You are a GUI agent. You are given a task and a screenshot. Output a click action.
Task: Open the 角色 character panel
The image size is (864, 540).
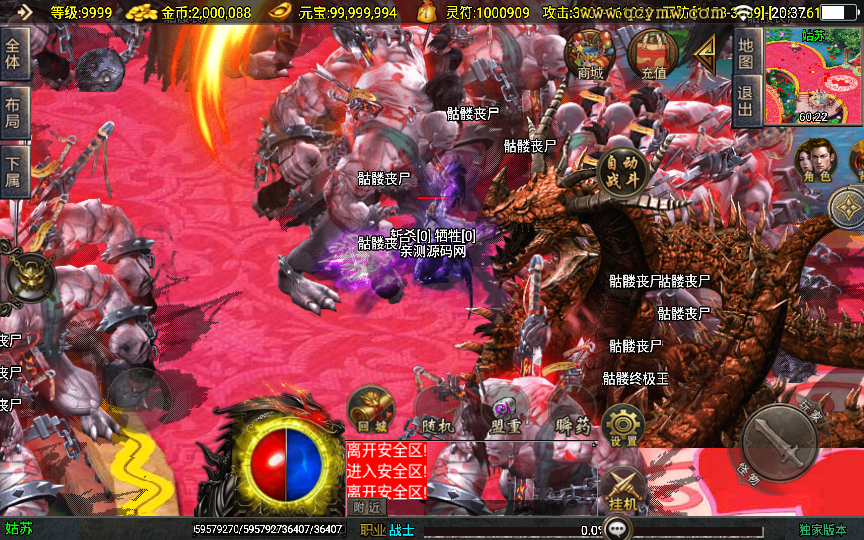coord(816,160)
